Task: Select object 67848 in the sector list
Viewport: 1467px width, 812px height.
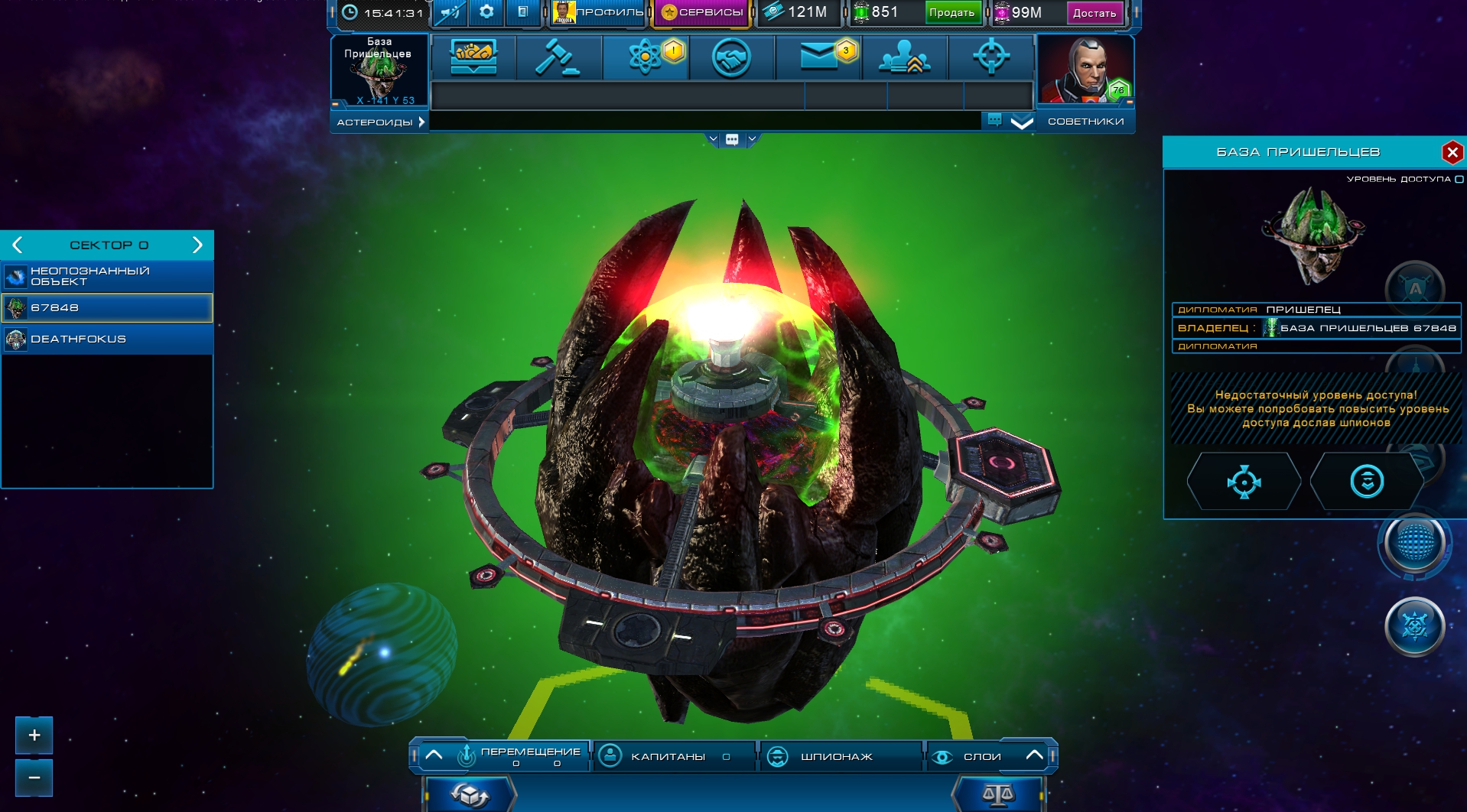Action: coord(107,307)
